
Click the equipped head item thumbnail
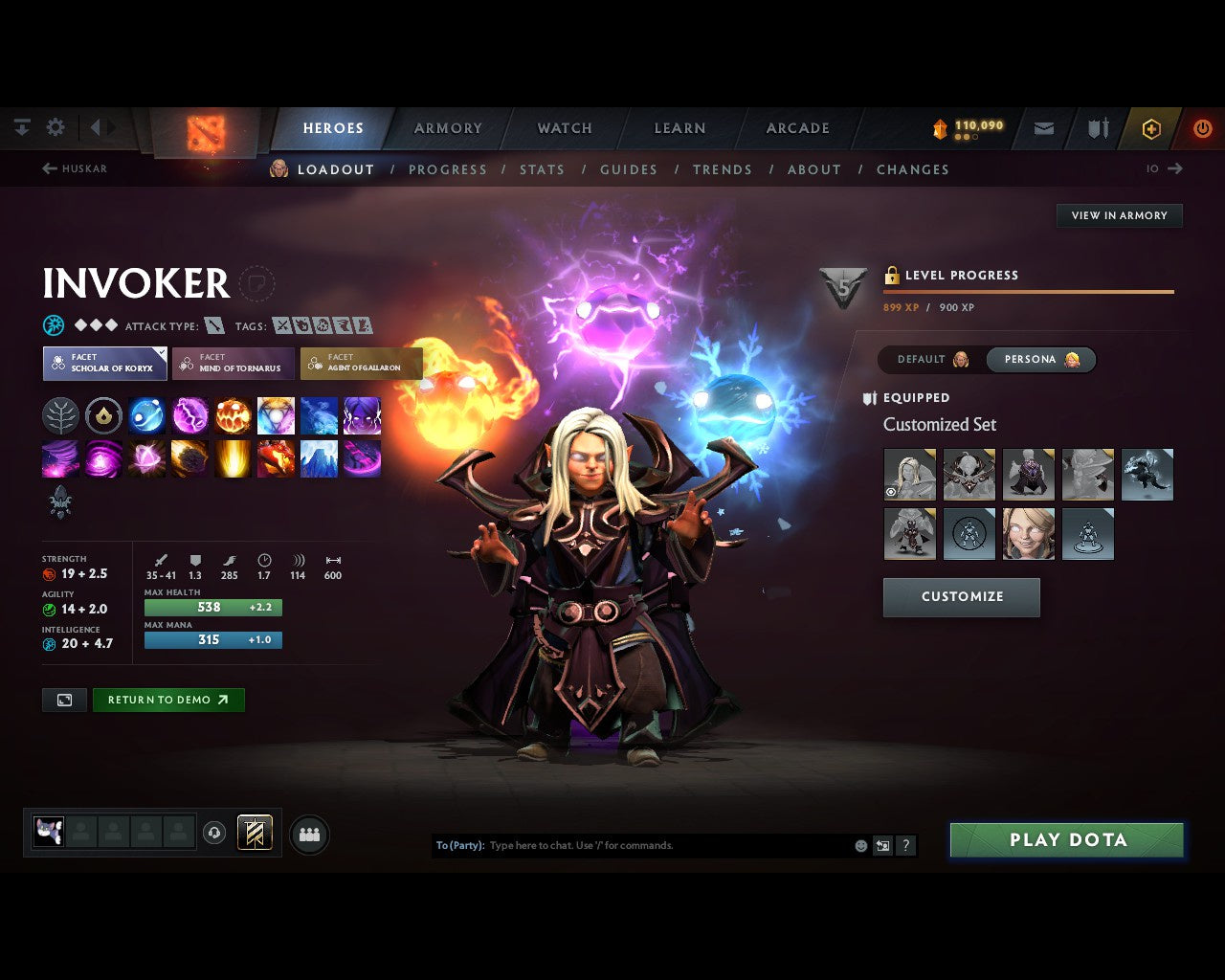(x=909, y=475)
